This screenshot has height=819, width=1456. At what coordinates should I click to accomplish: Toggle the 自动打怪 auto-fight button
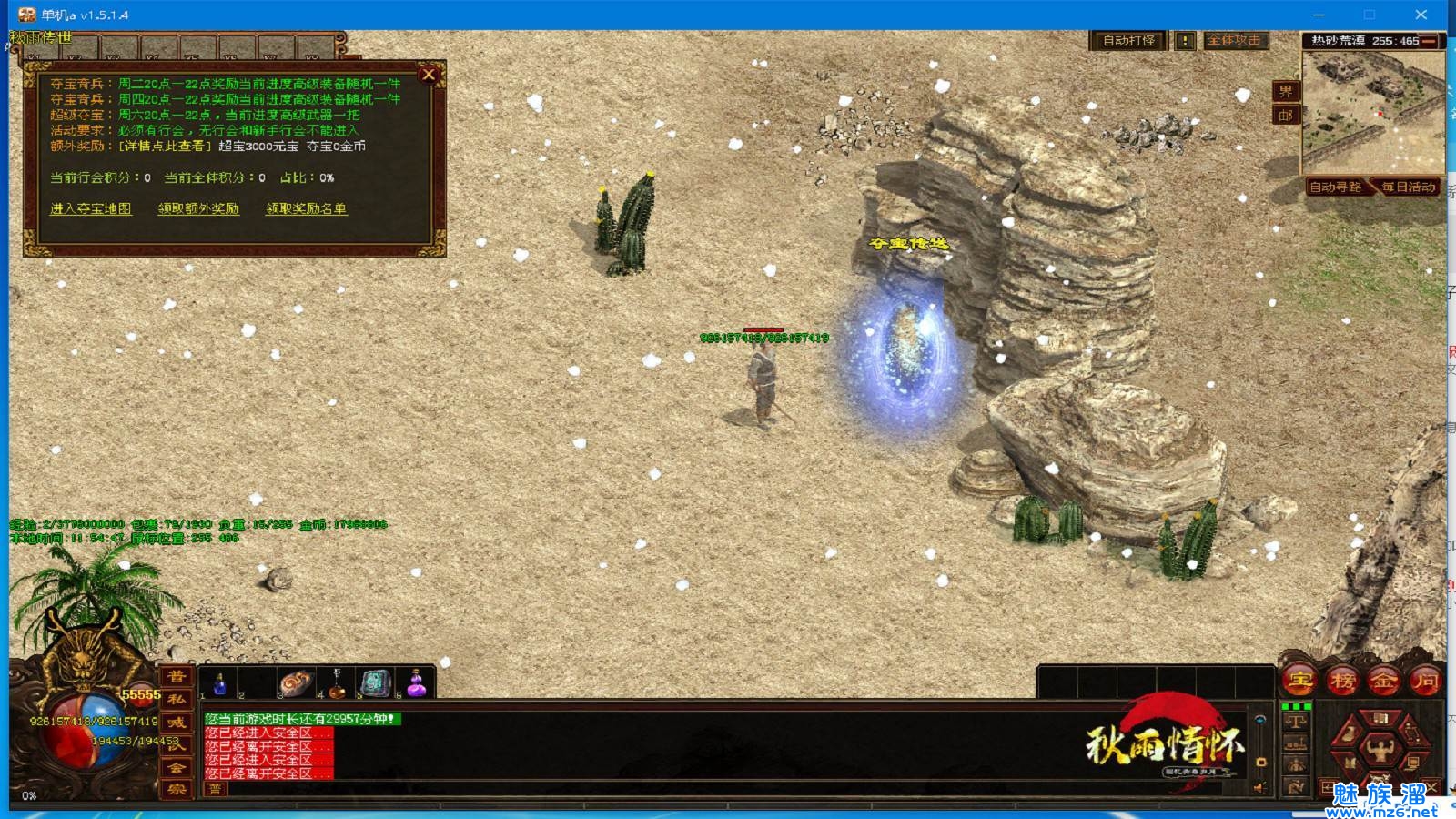coord(1128,41)
